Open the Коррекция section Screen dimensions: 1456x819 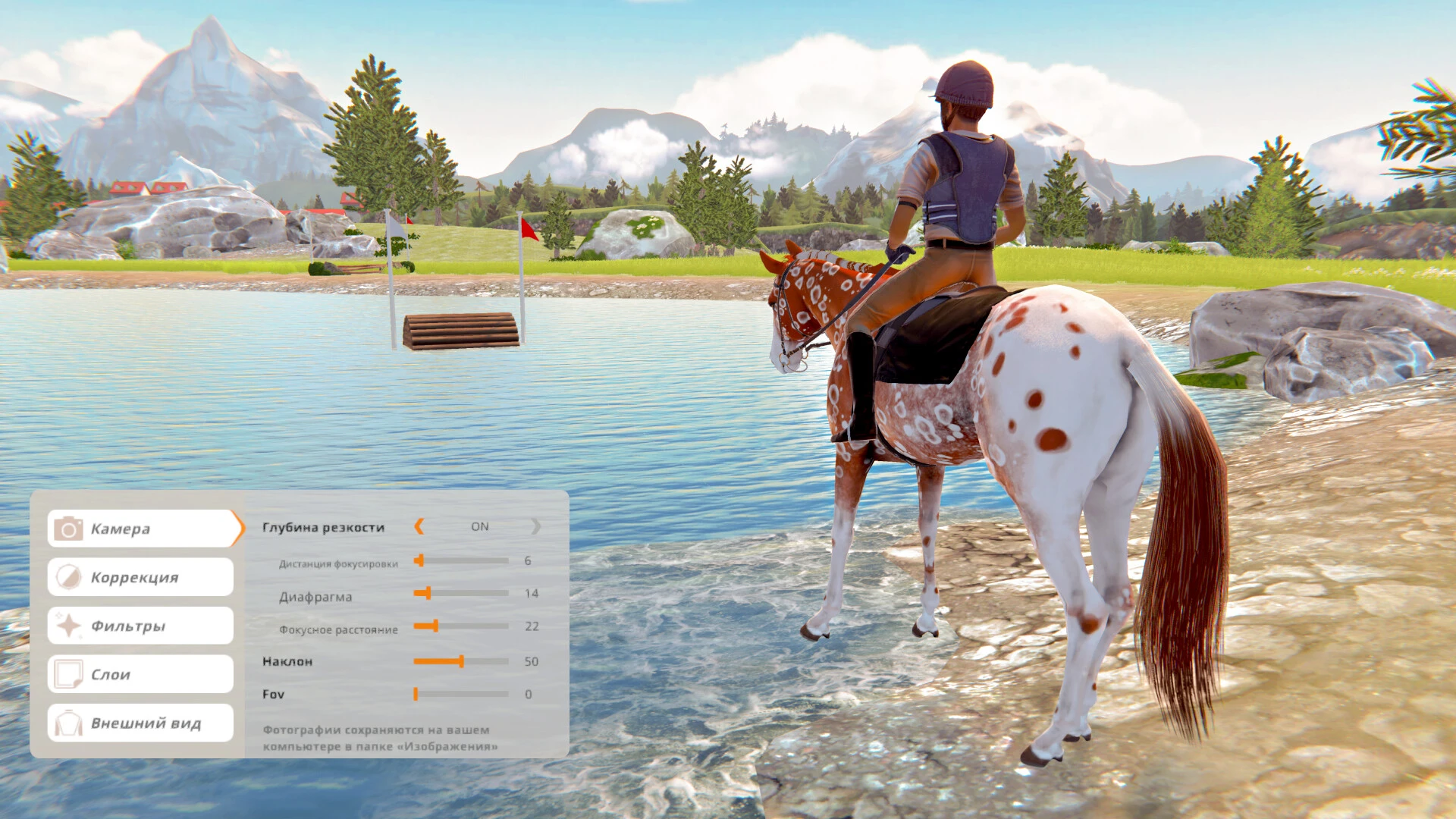(140, 577)
